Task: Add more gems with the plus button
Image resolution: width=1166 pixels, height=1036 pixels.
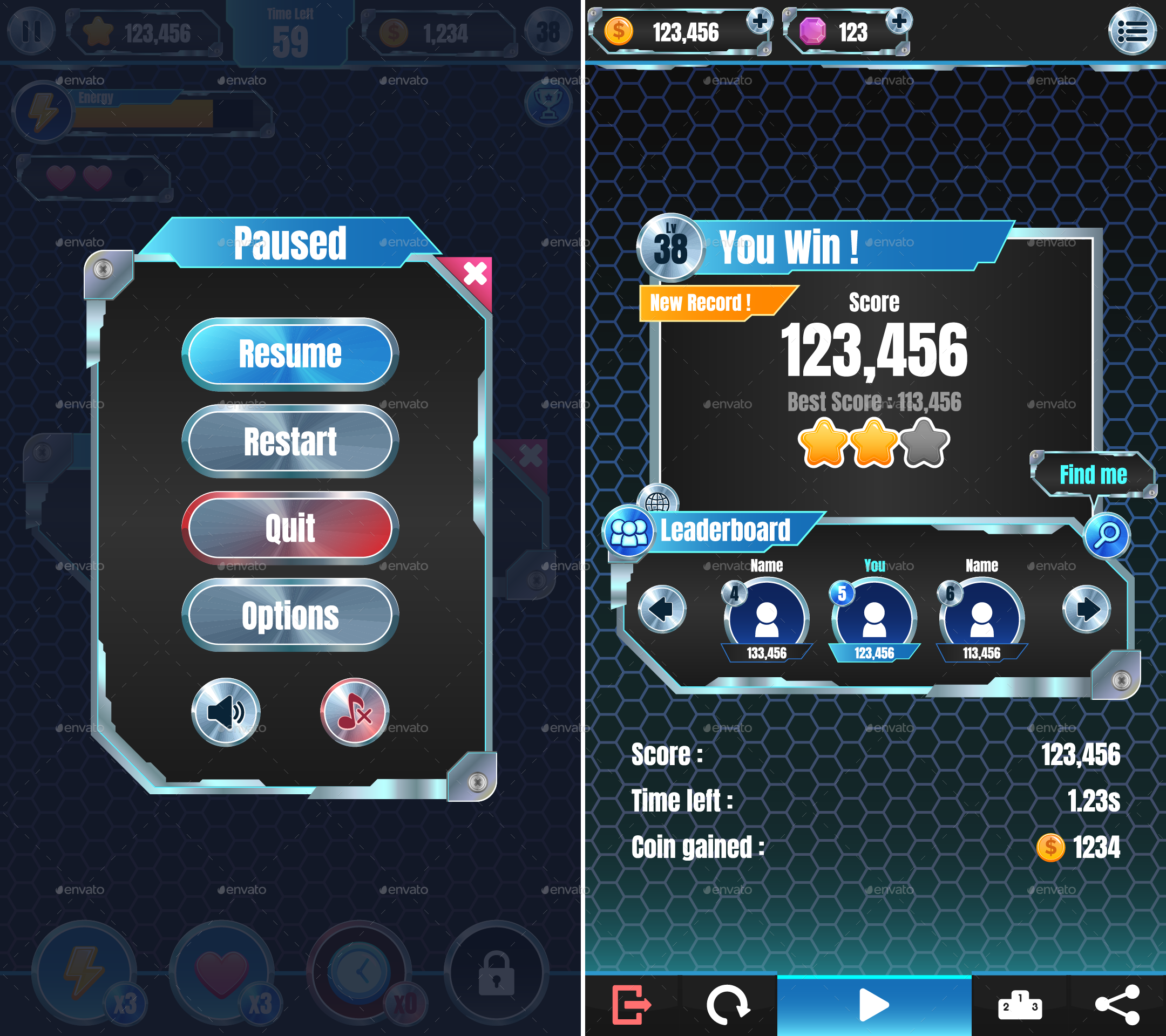Action: pos(899,22)
